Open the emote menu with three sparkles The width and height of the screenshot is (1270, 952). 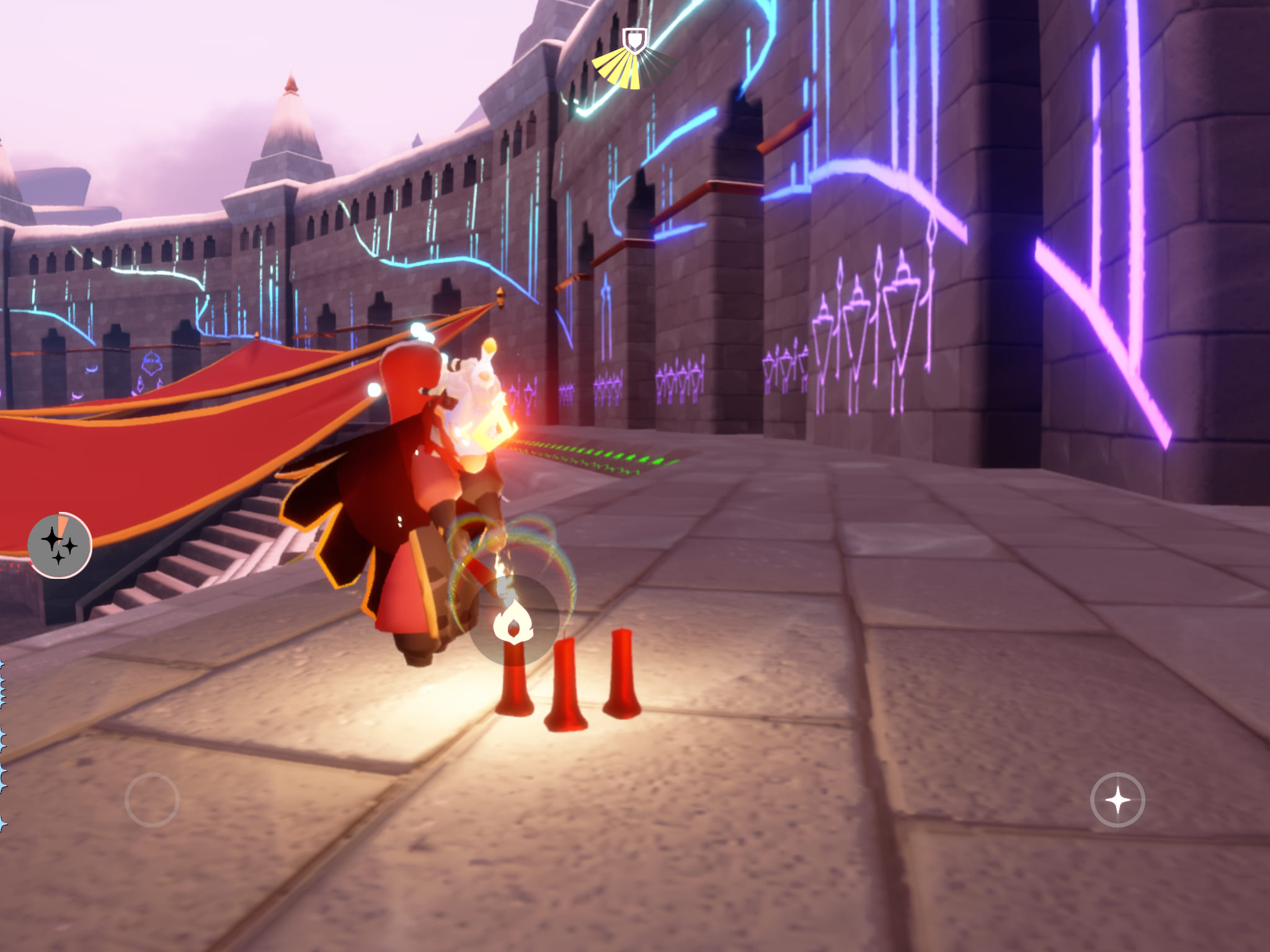[60, 545]
